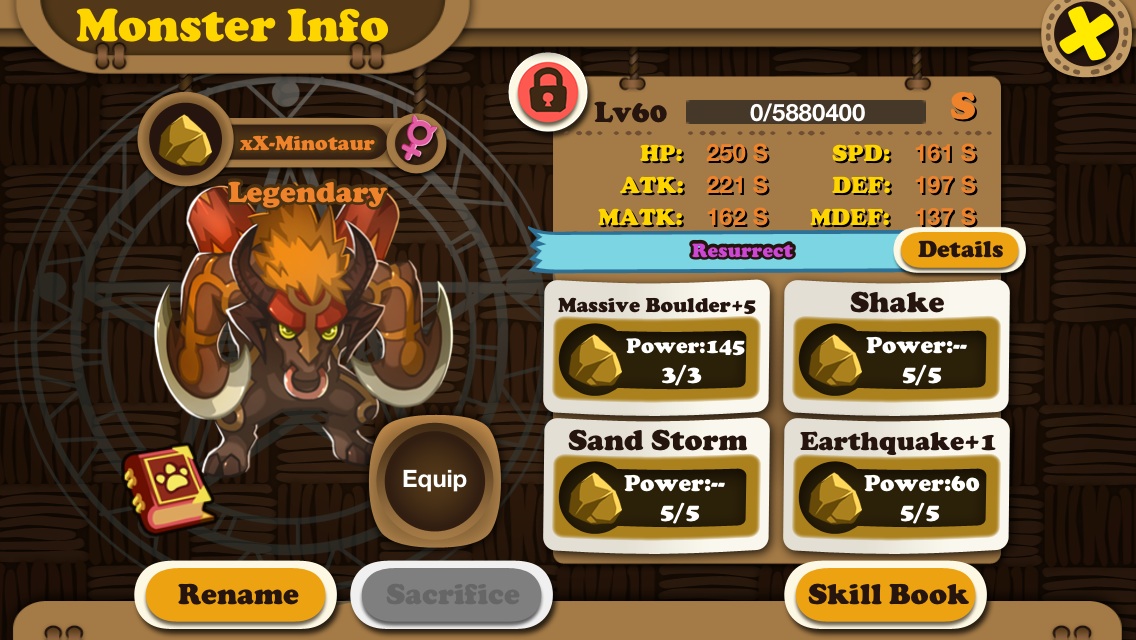
Task: Toggle the red padlock lock icon
Action: coord(547,92)
